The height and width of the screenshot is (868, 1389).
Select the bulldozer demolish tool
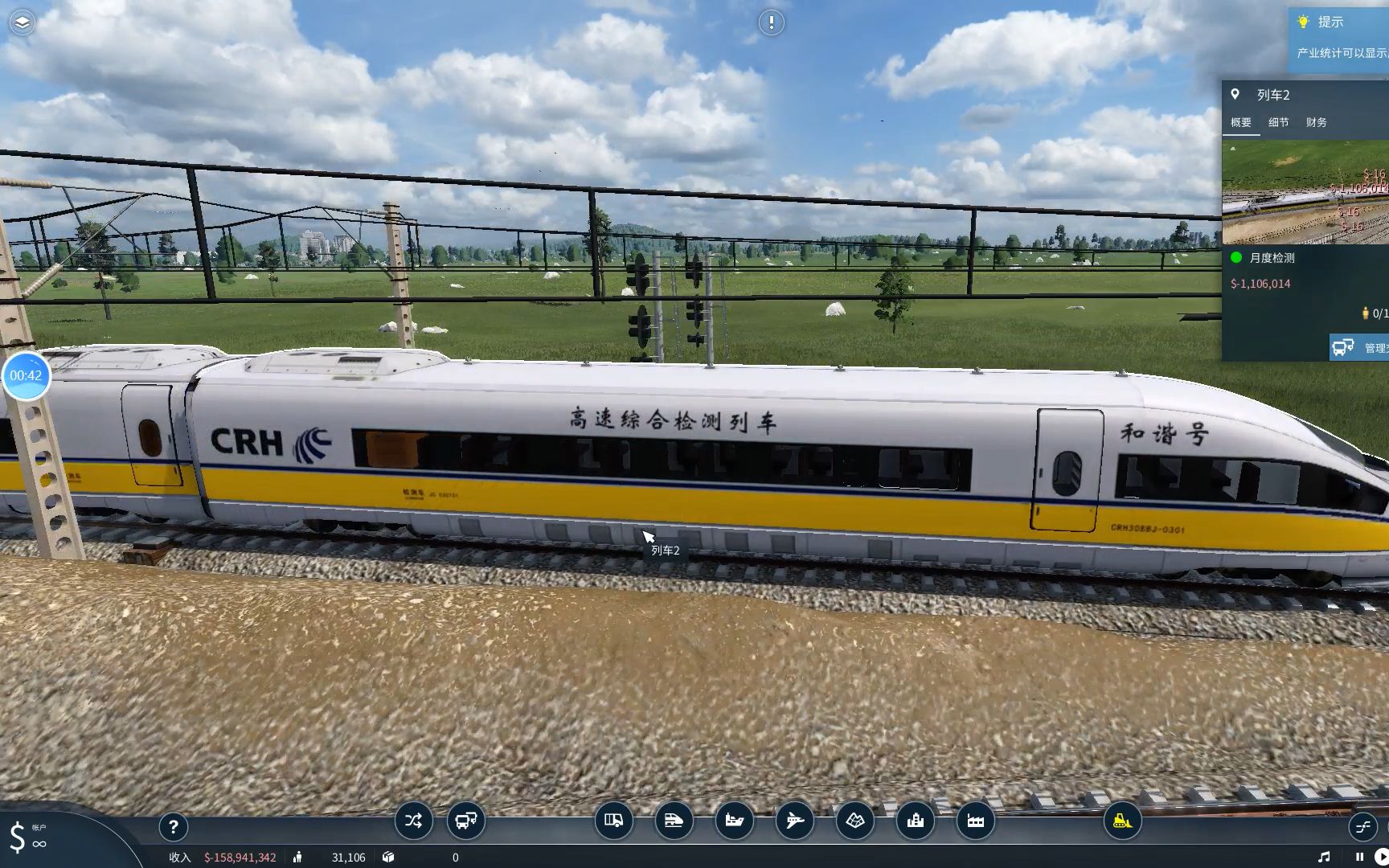click(1123, 821)
